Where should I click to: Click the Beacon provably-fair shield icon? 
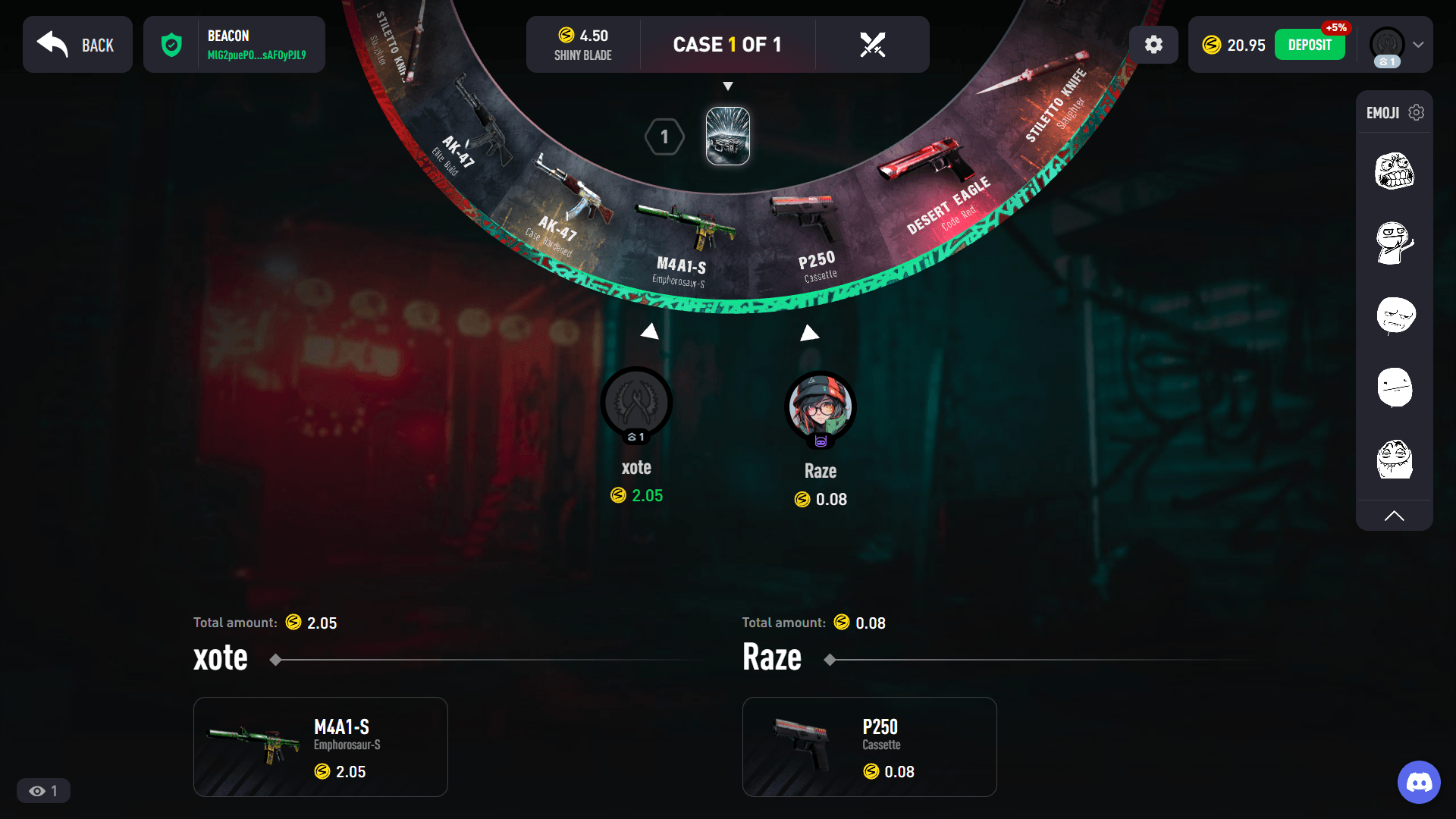point(173,45)
